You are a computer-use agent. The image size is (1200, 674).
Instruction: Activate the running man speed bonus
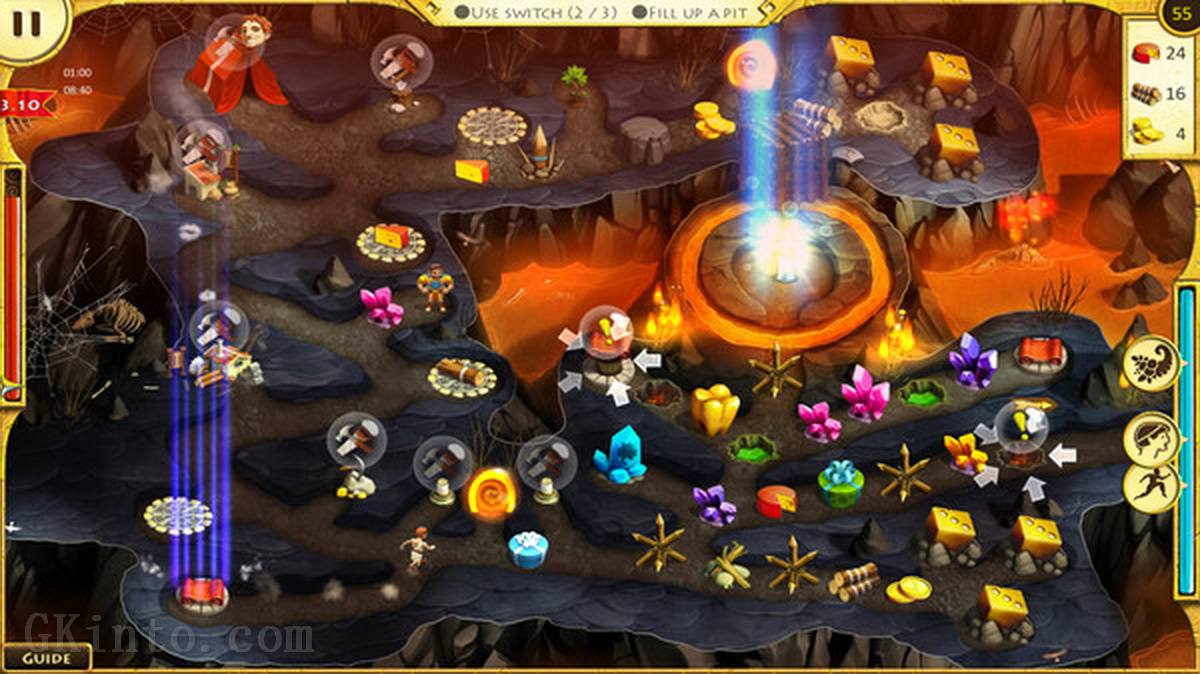tap(1149, 486)
